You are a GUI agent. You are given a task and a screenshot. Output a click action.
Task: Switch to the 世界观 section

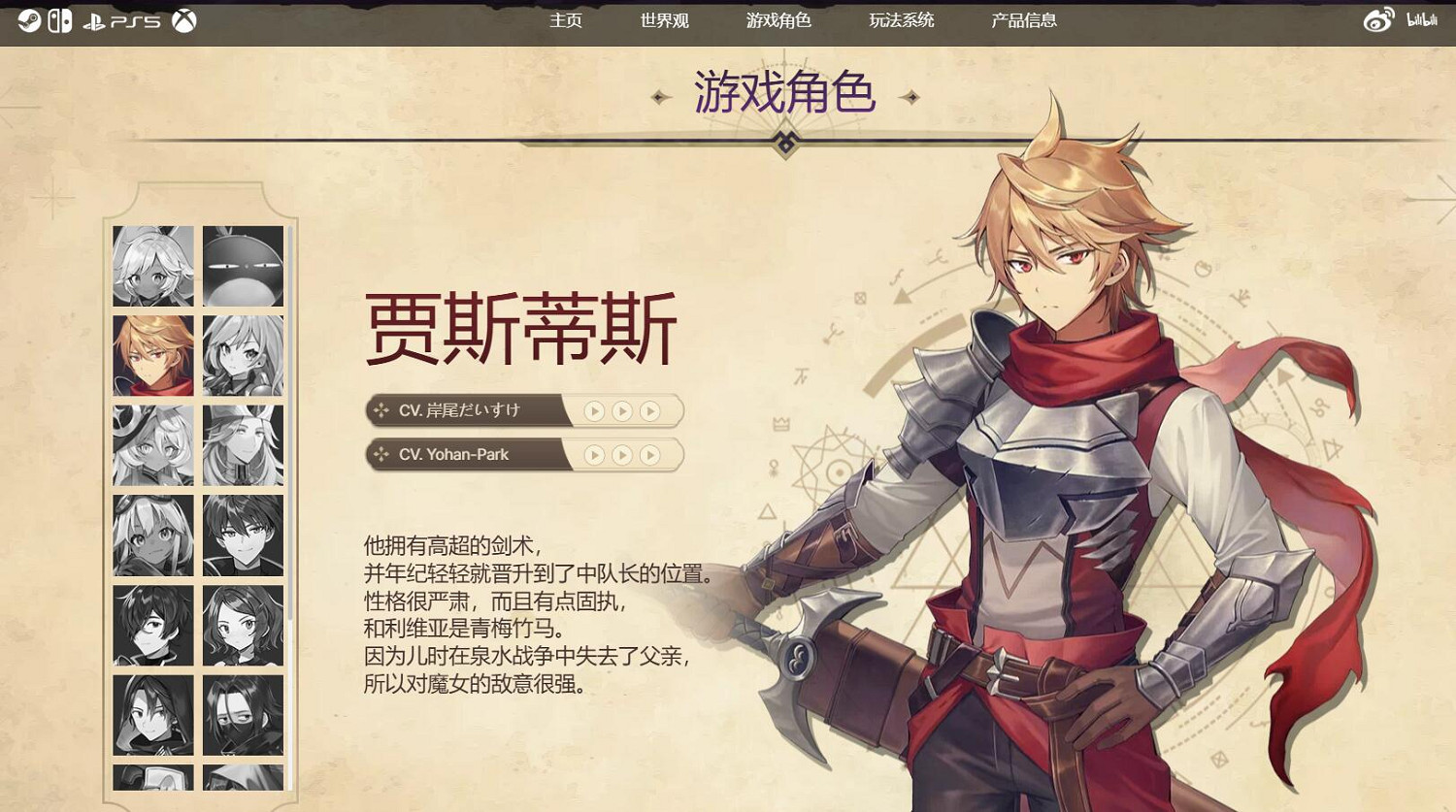662,20
